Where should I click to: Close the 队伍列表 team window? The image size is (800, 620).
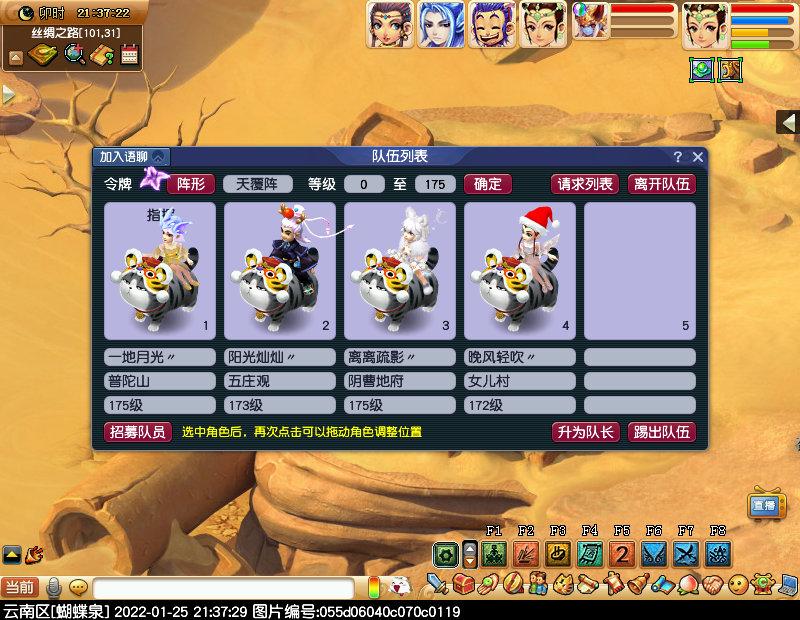pos(697,157)
